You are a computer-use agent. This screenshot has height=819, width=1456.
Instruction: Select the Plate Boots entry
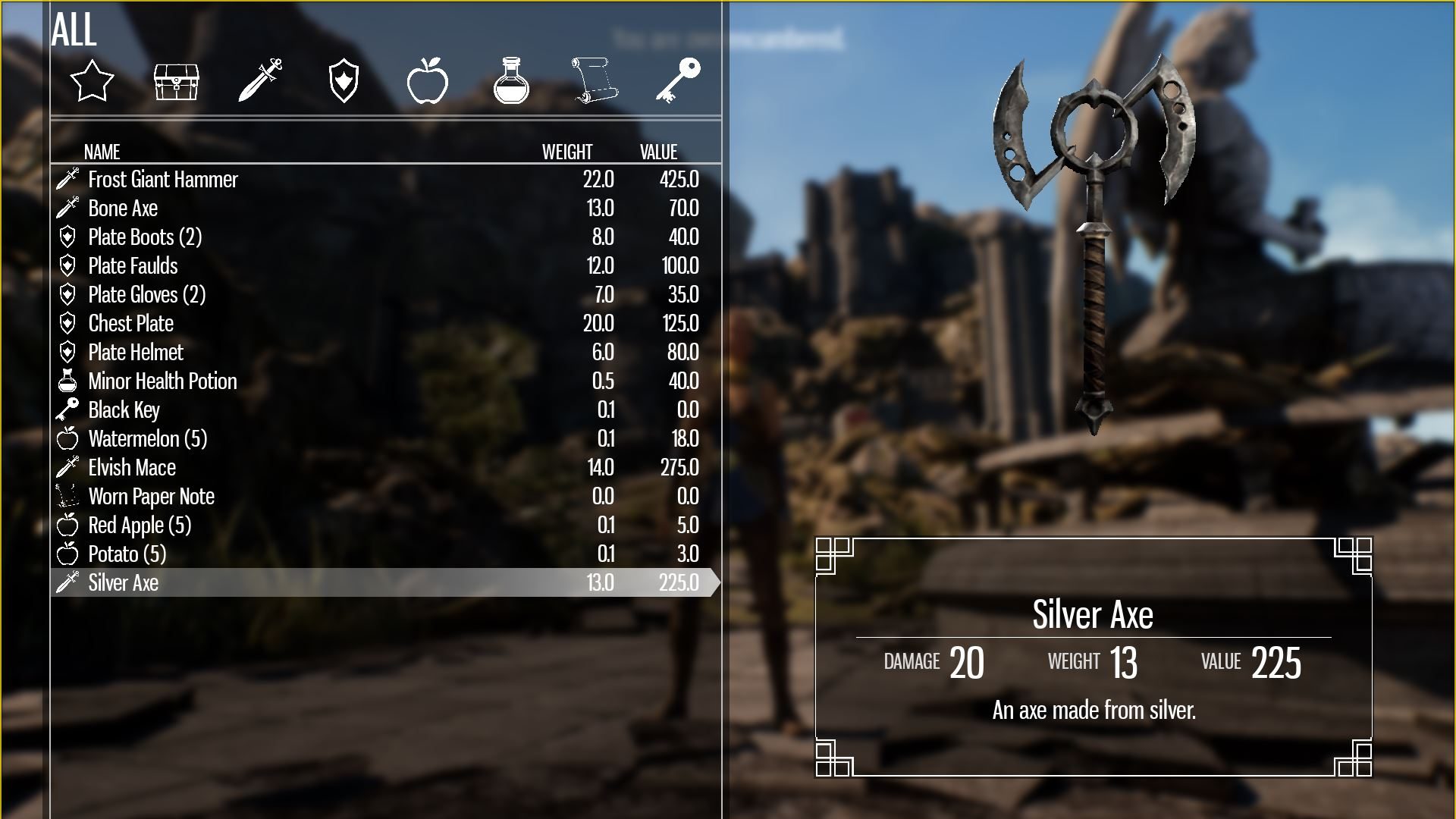point(145,237)
